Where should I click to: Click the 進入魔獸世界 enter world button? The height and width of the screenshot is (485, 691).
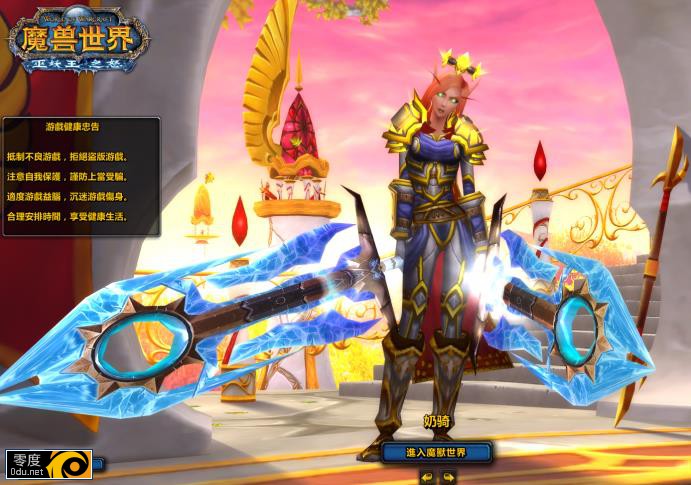click(437, 452)
